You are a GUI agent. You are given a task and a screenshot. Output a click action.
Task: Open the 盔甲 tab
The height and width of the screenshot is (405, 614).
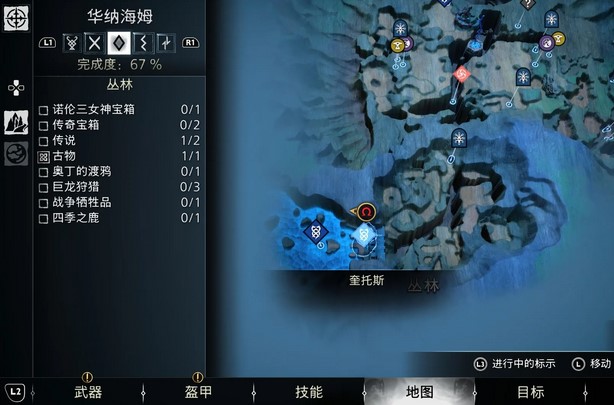[x=198, y=392]
